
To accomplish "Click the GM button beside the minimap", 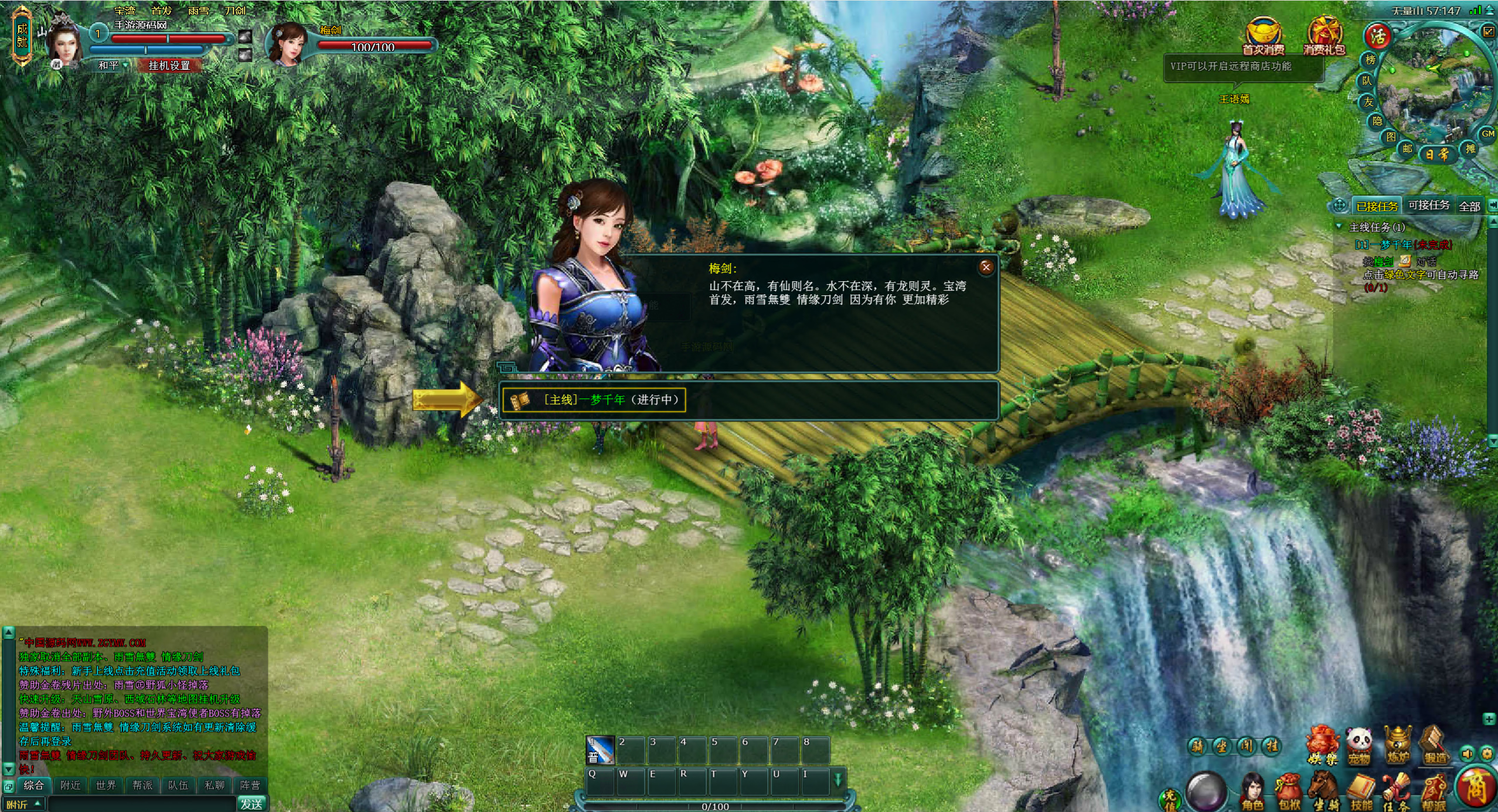I will [1487, 134].
